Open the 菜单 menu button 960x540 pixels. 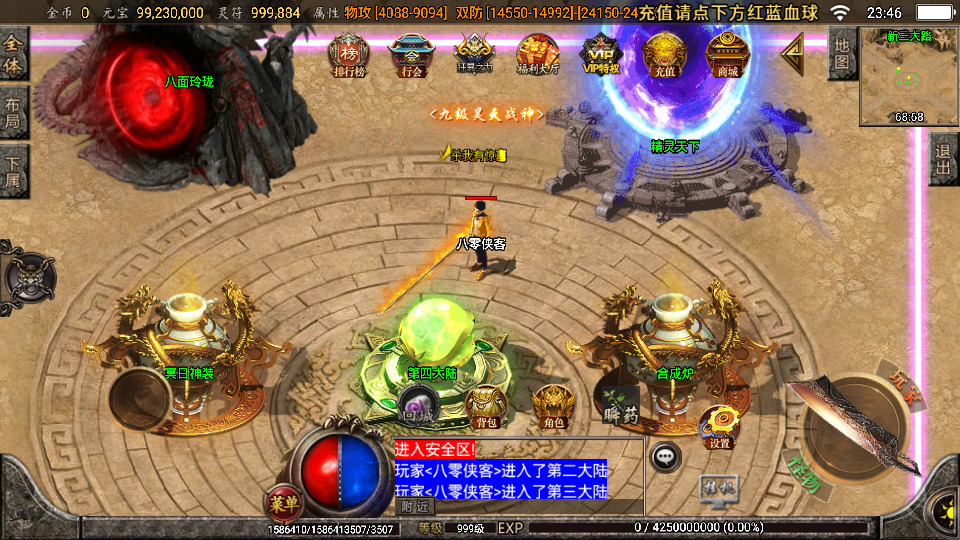282,500
